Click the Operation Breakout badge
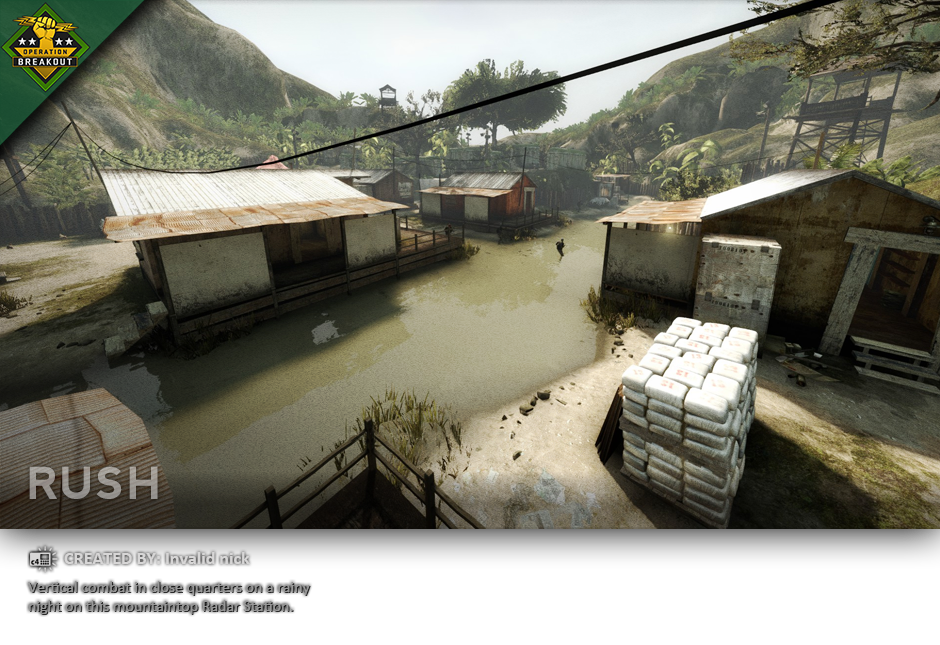This screenshot has height=645, width=940. (x=45, y=46)
